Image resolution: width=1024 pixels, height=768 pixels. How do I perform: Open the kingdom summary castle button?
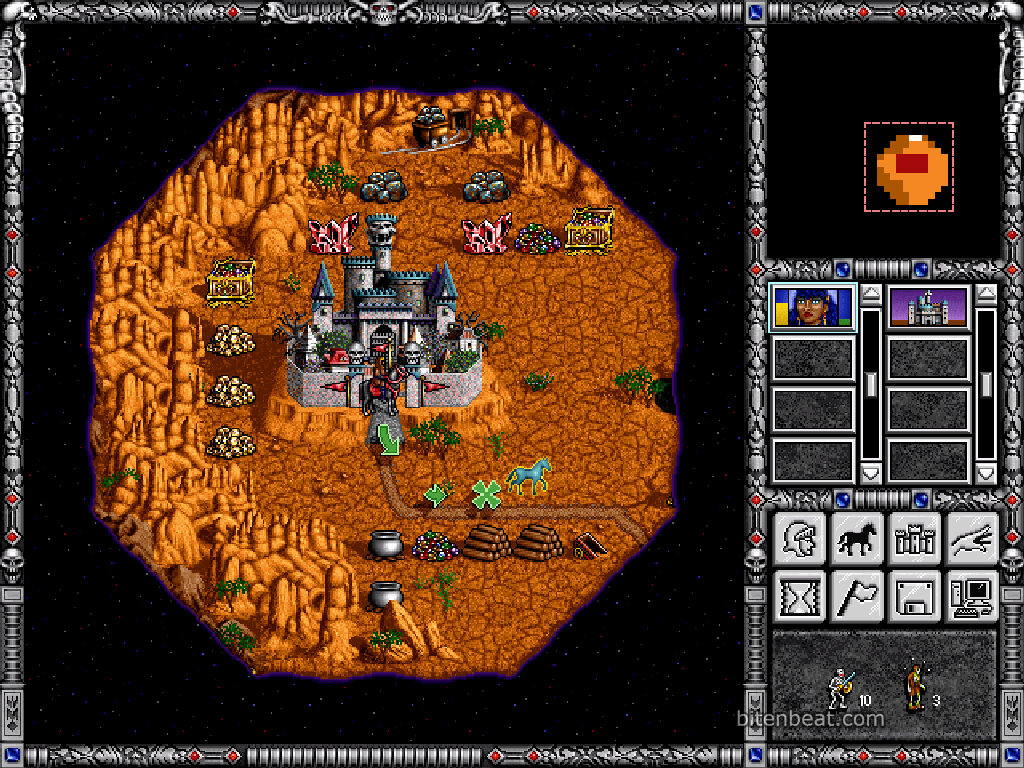(915, 539)
